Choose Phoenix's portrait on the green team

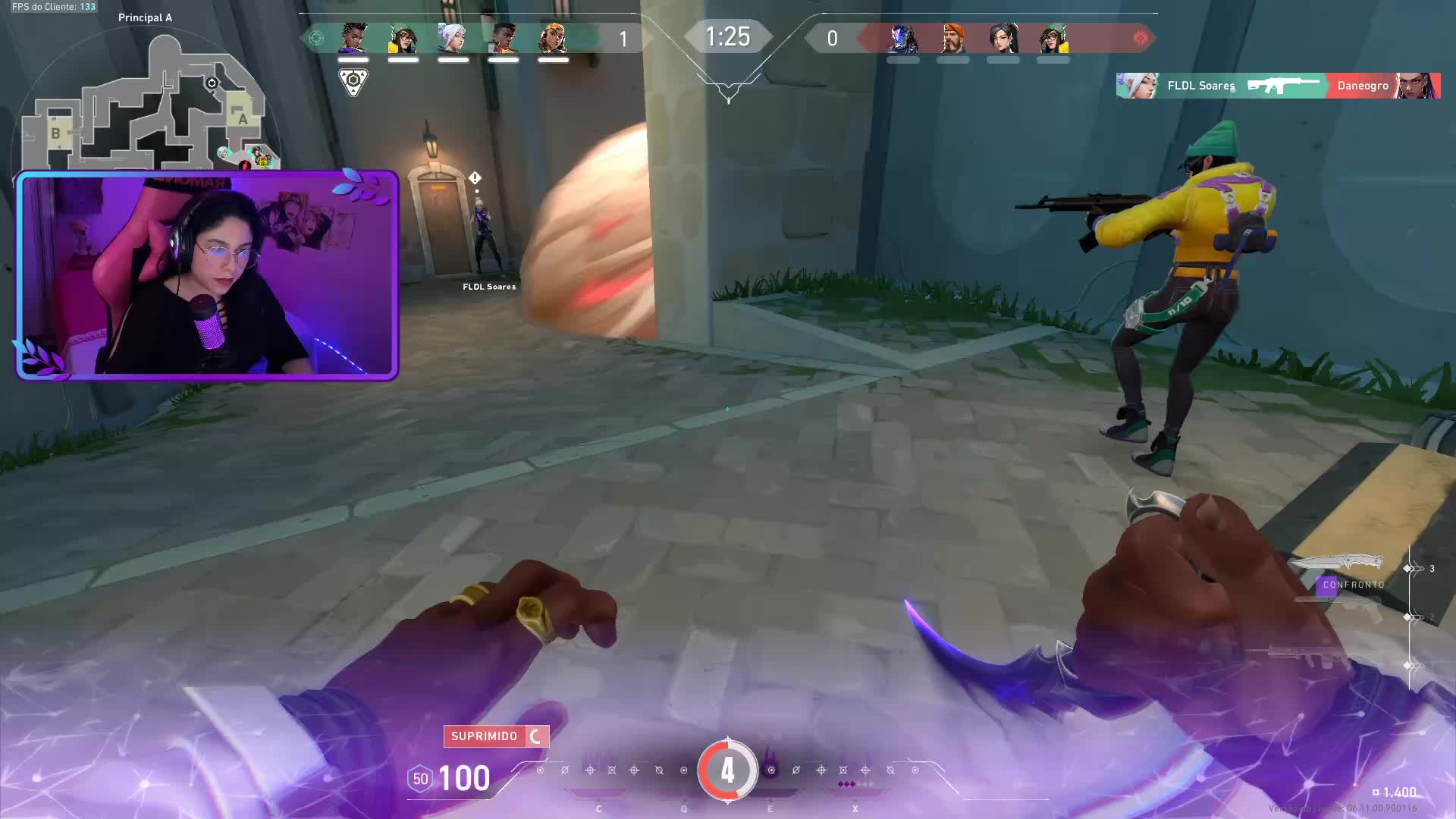[x=503, y=38]
